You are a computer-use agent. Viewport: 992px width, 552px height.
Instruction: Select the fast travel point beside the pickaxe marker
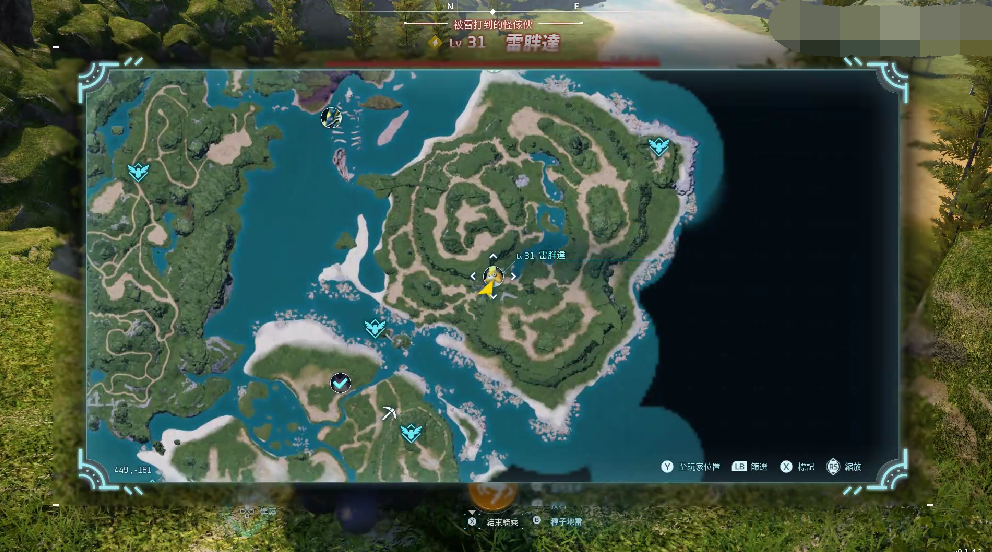point(410,433)
